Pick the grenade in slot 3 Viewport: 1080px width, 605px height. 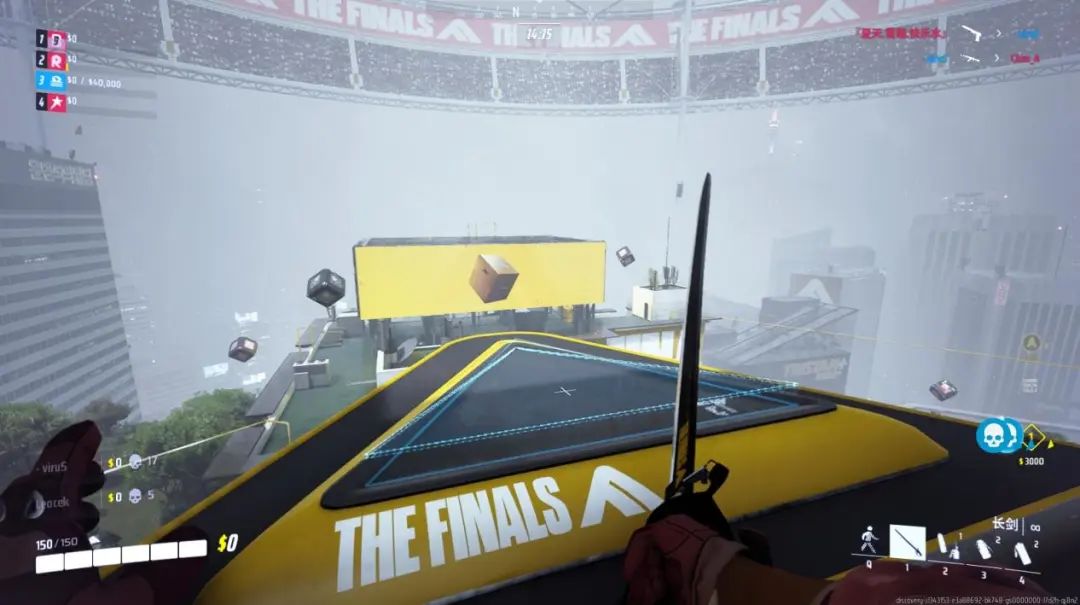(984, 549)
